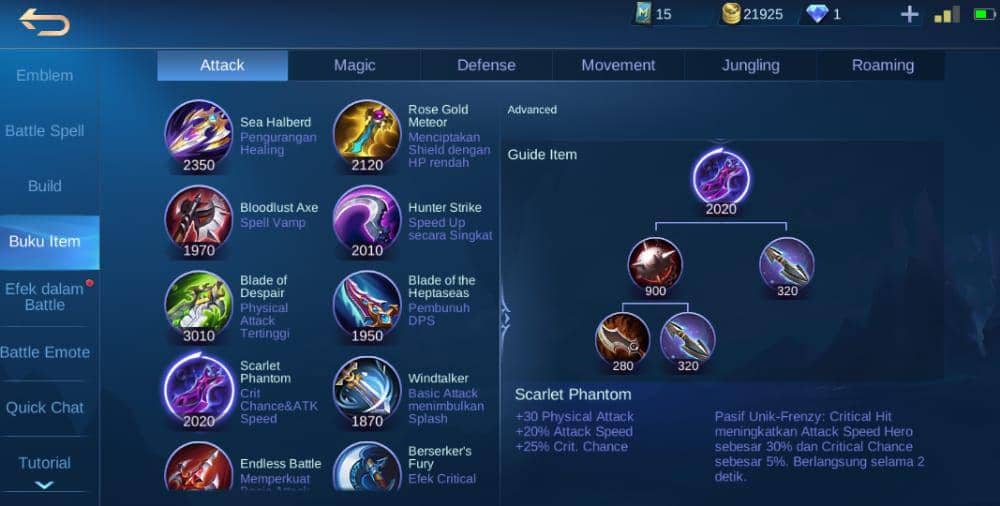This screenshot has width=1000, height=506.
Task: Open Efek dalam Battle menu
Action: pyautogui.click(x=45, y=297)
